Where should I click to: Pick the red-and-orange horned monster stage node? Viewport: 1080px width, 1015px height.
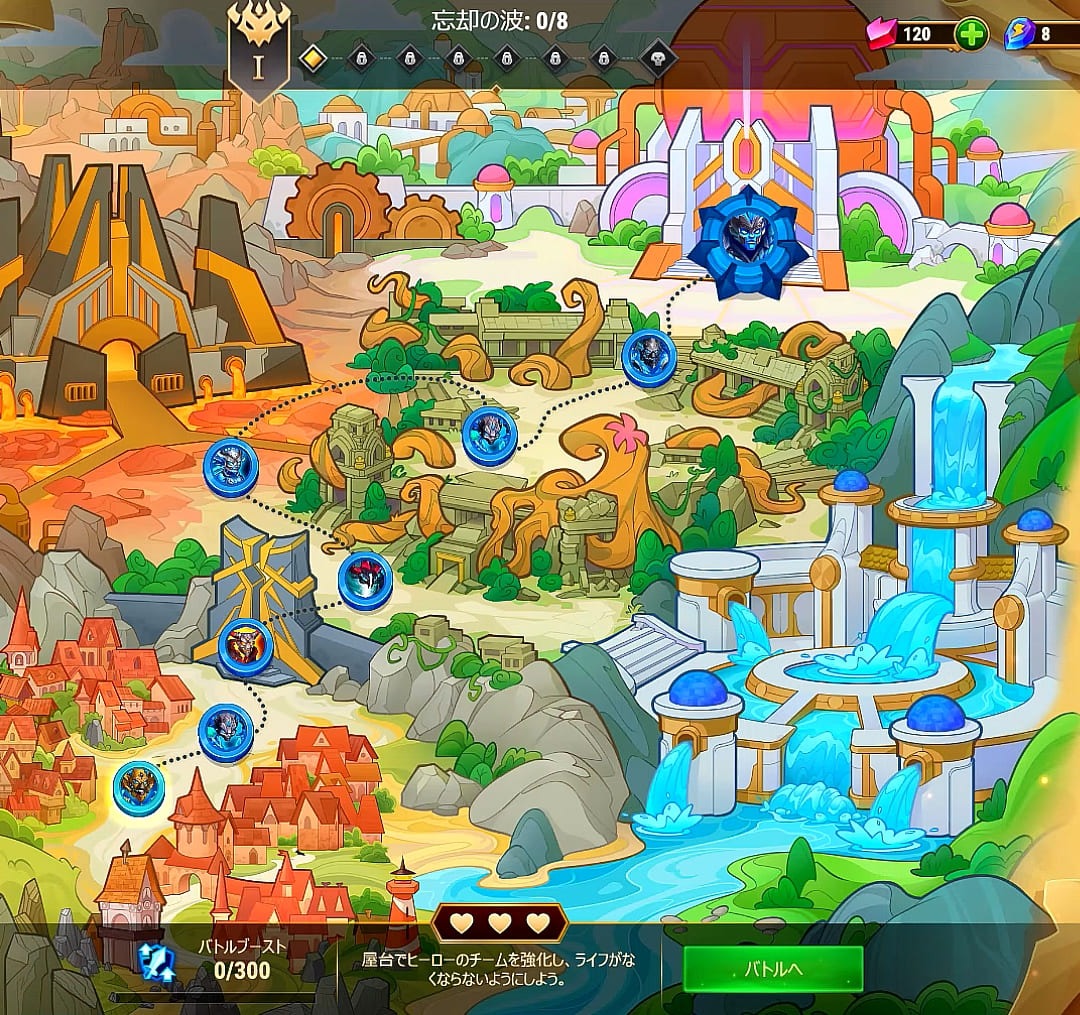(245, 645)
